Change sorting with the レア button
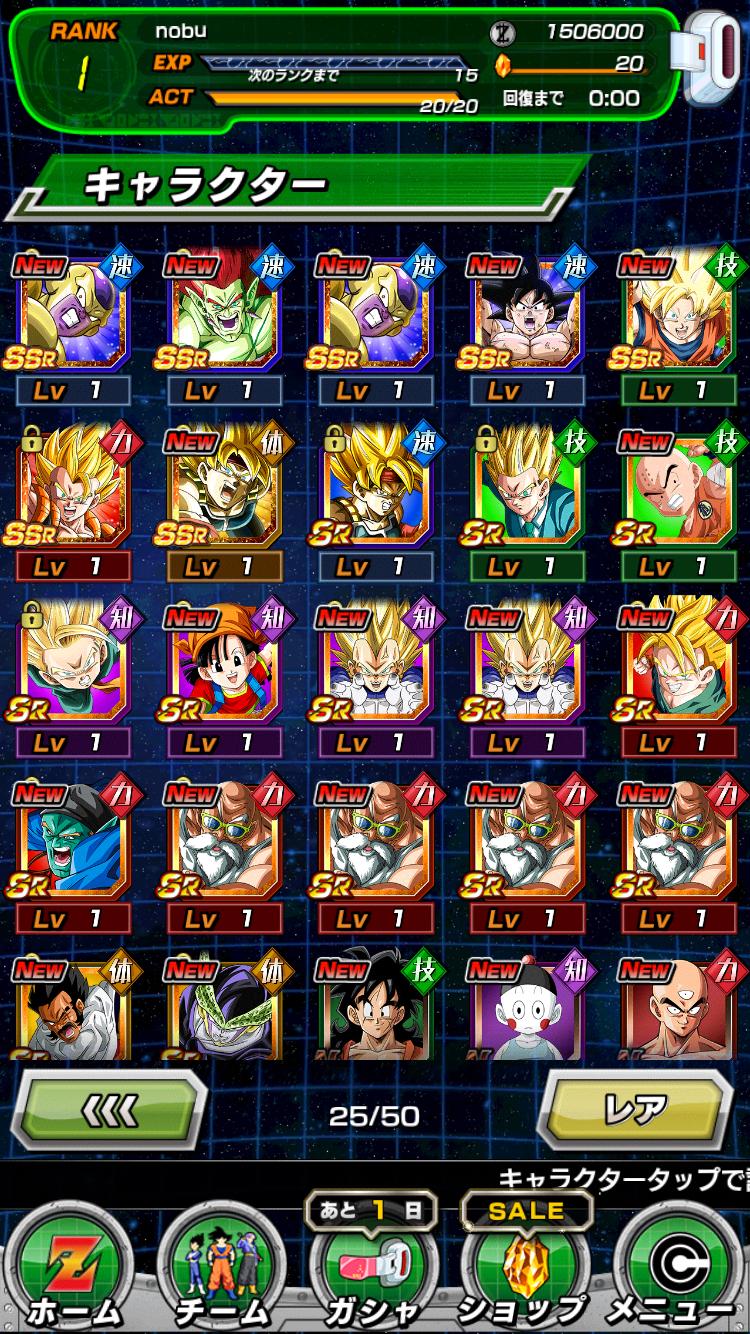750x1334 pixels. [638, 1112]
